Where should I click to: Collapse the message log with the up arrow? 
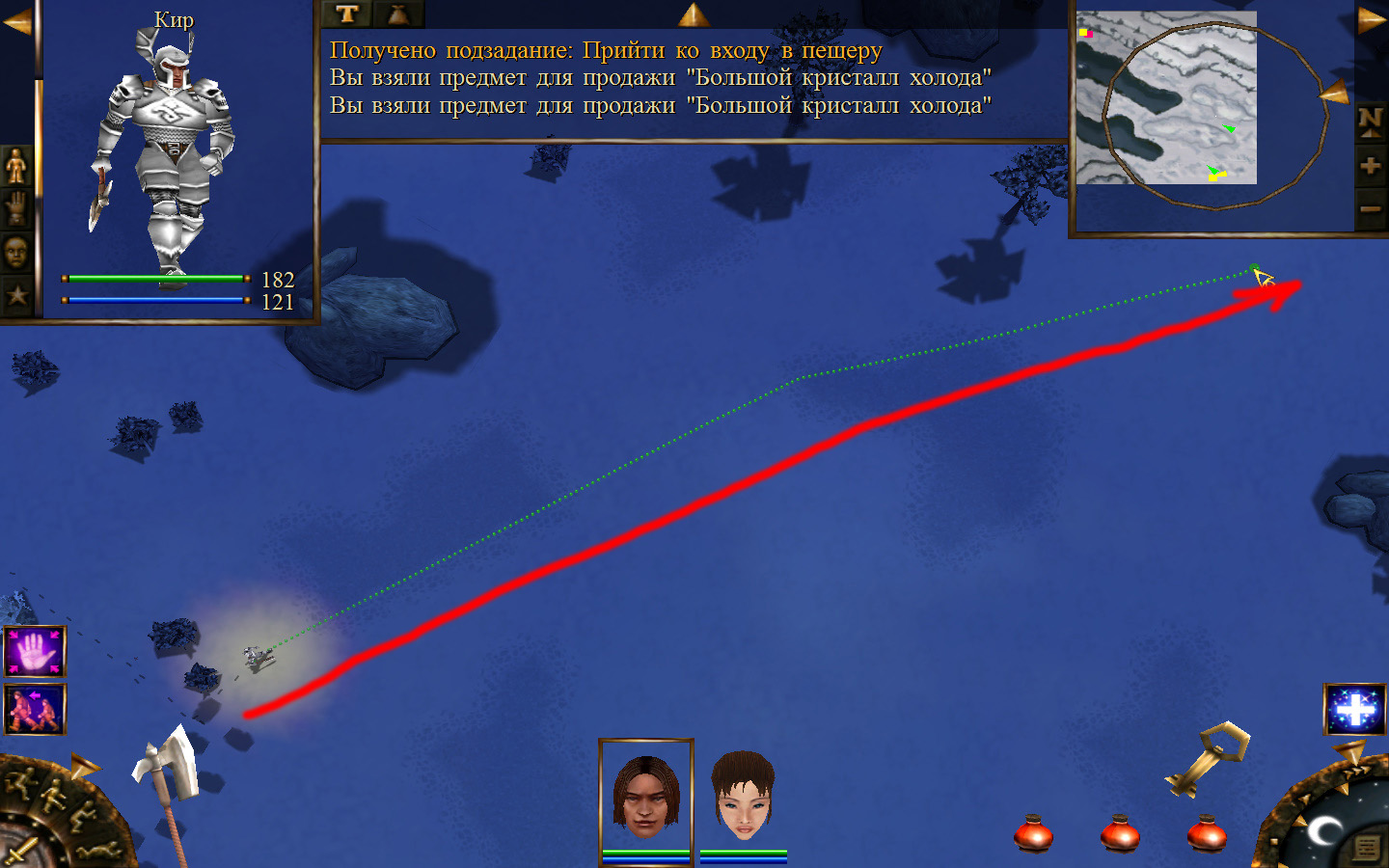point(693,14)
